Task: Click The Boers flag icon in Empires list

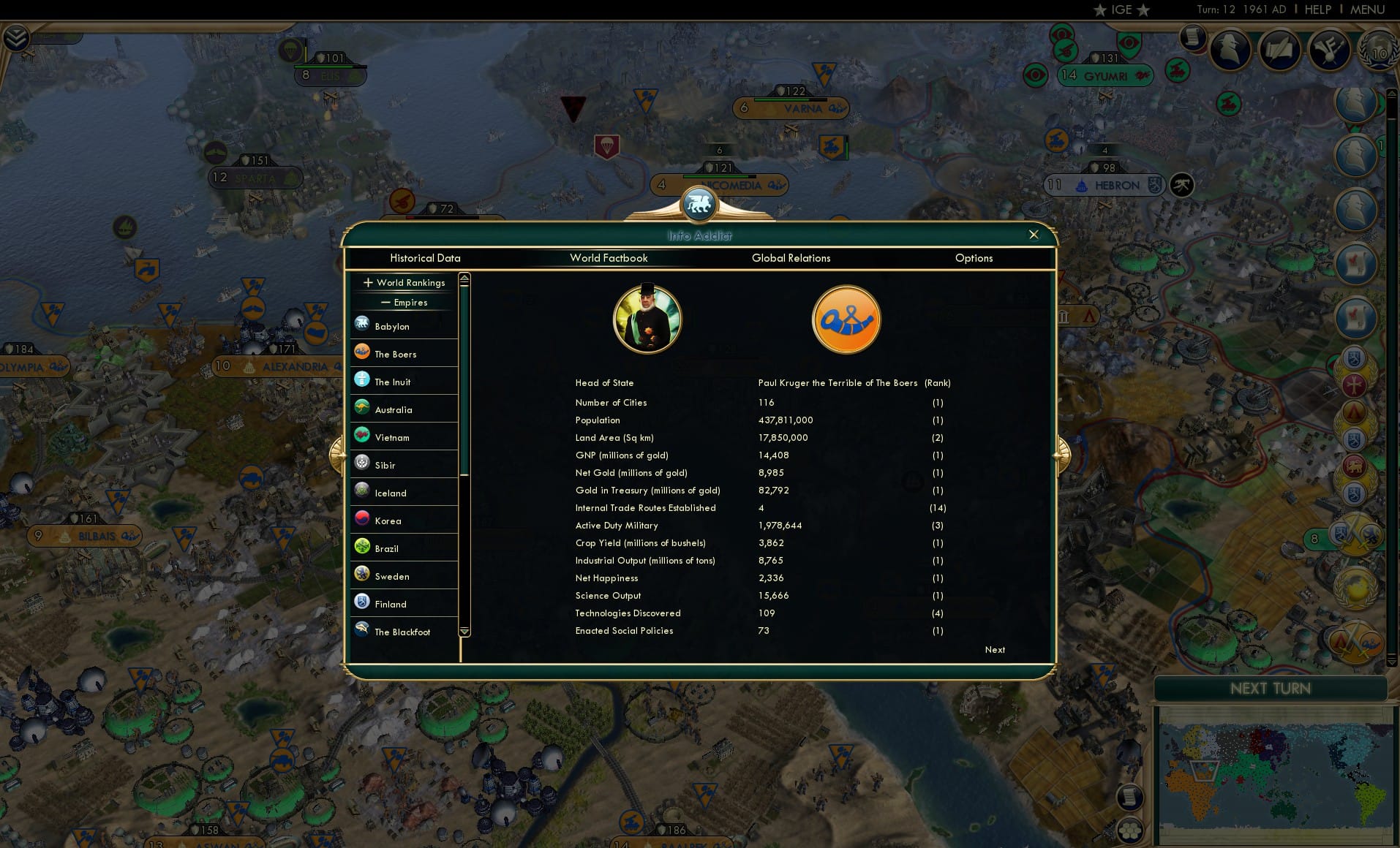Action: coord(361,352)
